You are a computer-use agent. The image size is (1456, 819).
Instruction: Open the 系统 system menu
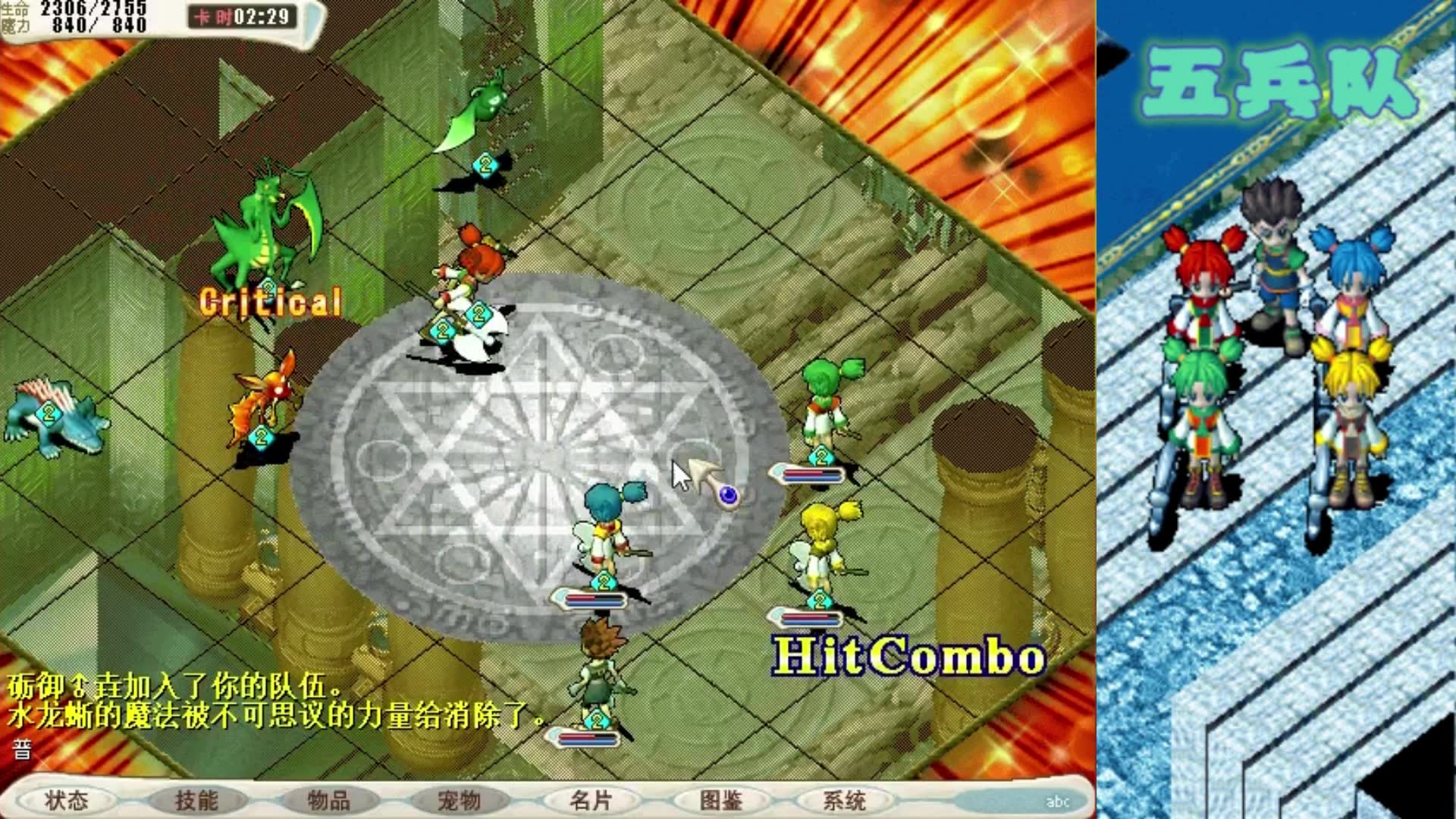pyautogui.click(x=845, y=800)
